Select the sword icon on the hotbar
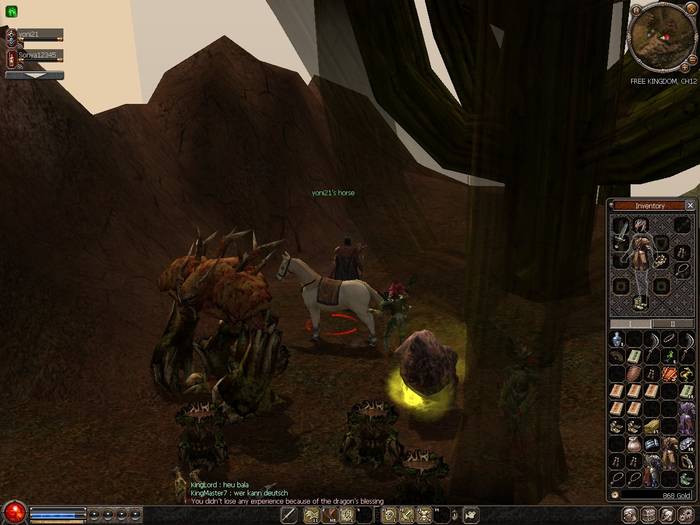The width and height of the screenshot is (700, 525). coord(290,515)
